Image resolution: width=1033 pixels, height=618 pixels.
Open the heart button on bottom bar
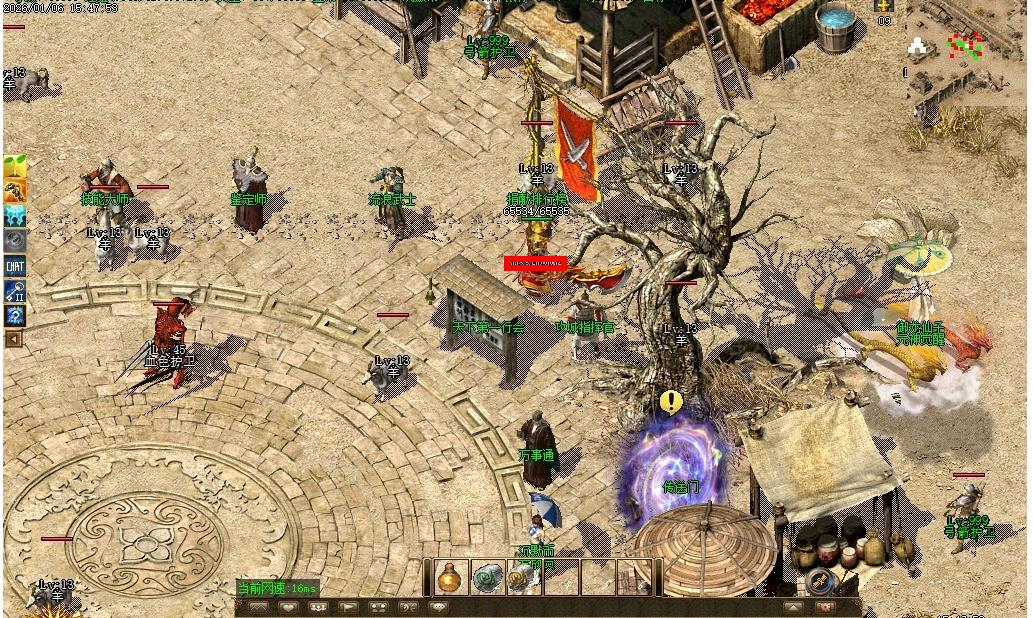tap(289, 607)
